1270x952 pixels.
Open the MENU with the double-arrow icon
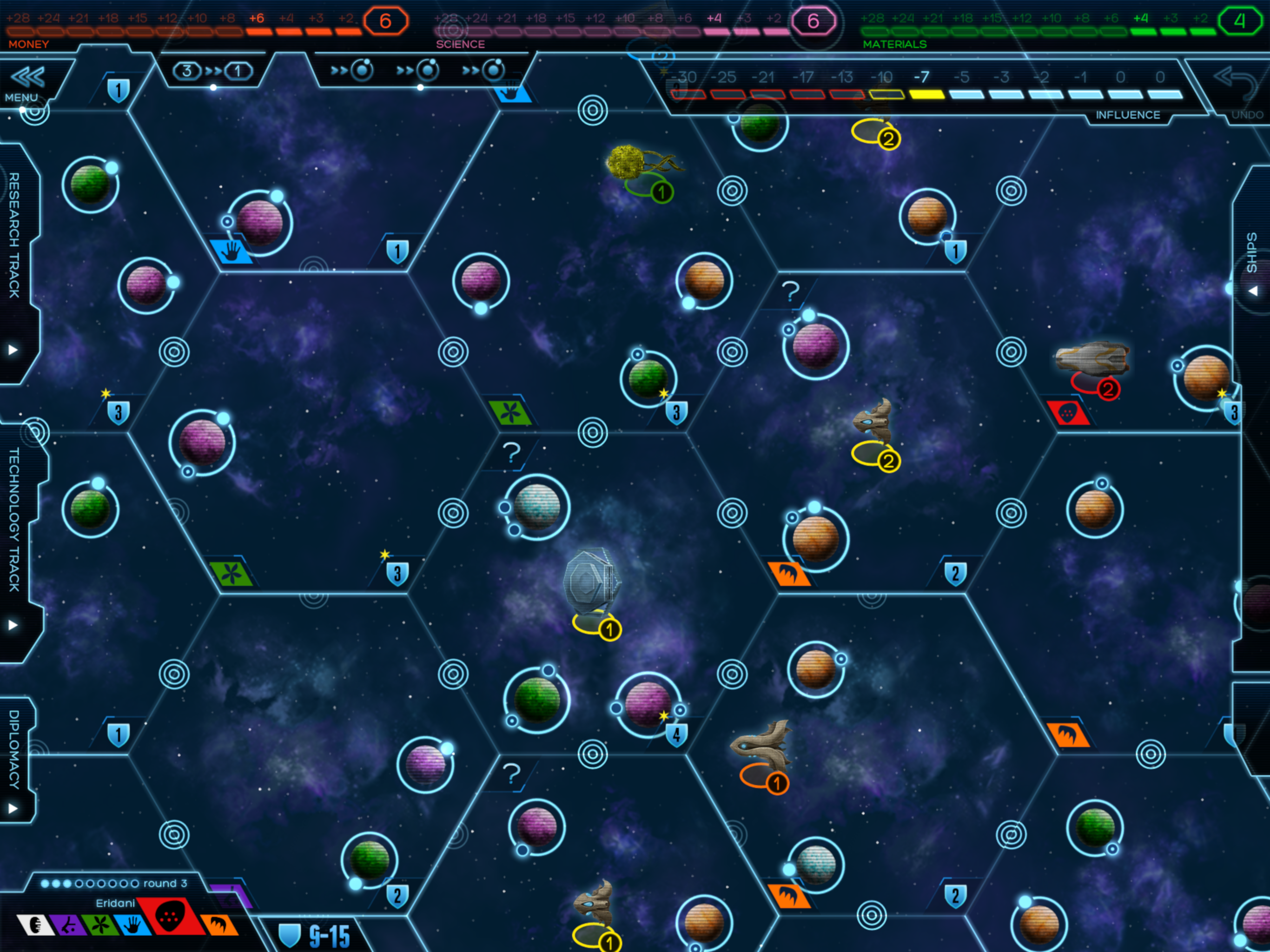pyautogui.click(x=26, y=81)
